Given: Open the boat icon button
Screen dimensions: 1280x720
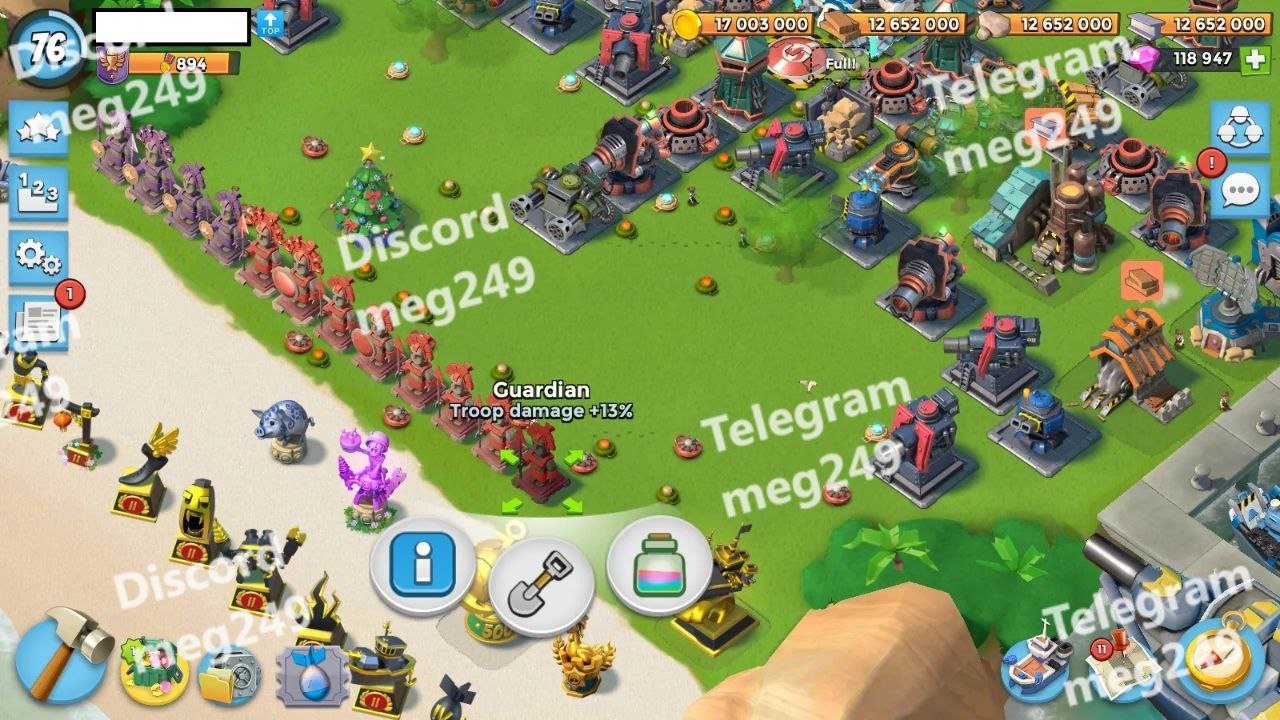Looking at the screenshot, I should 1036,666.
